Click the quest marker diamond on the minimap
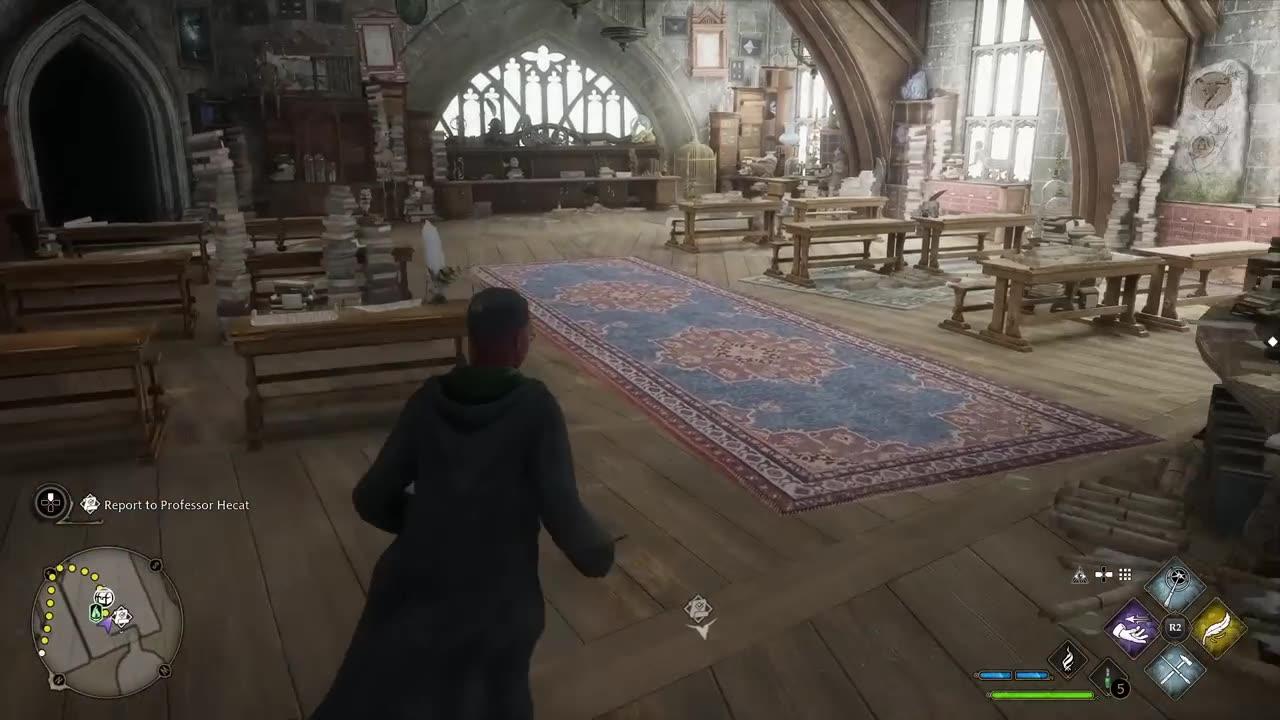 point(122,617)
